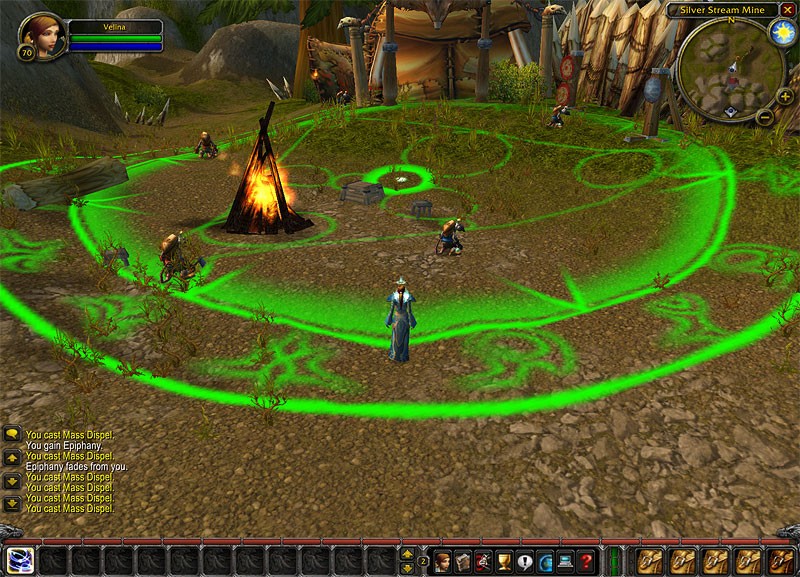Viewport: 800px width, 577px height.
Task: Click the sun time-of-day indicator
Action: (x=782, y=31)
